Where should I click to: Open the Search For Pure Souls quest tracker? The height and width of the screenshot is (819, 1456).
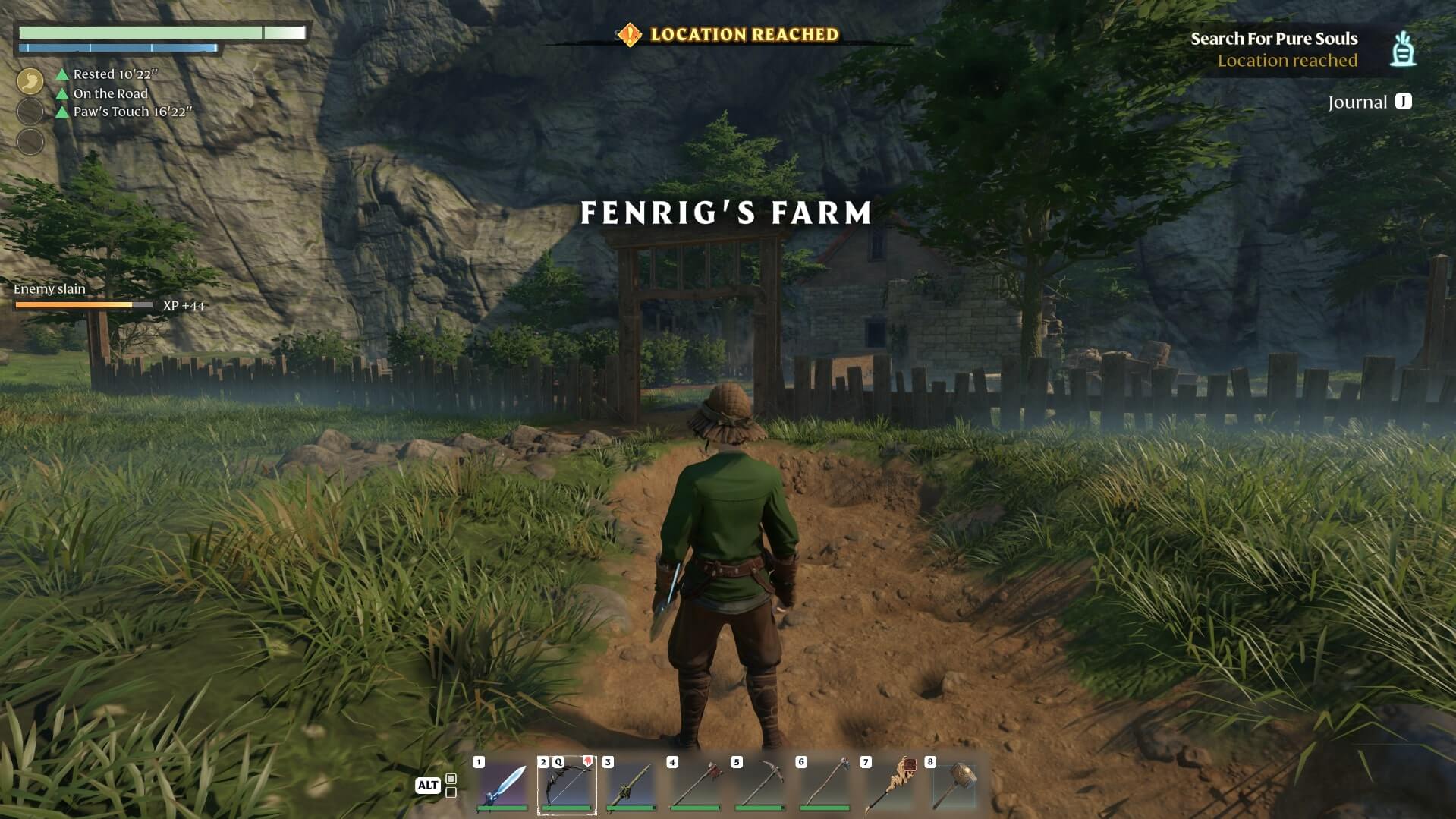tap(1273, 39)
